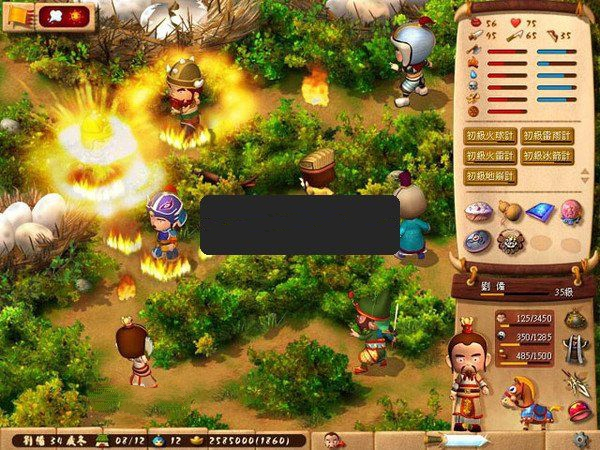600x450 pixels.
Task: Cast the 初級雷雨計 thunderstorm skill
Action: 547,136
